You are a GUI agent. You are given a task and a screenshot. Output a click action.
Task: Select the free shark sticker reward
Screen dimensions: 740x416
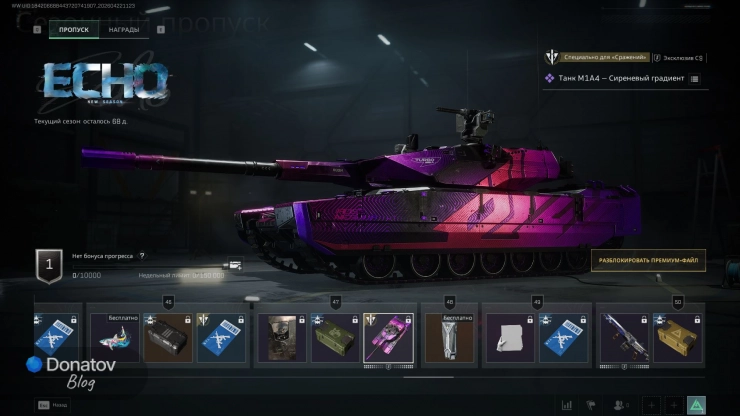click(115, 337)
